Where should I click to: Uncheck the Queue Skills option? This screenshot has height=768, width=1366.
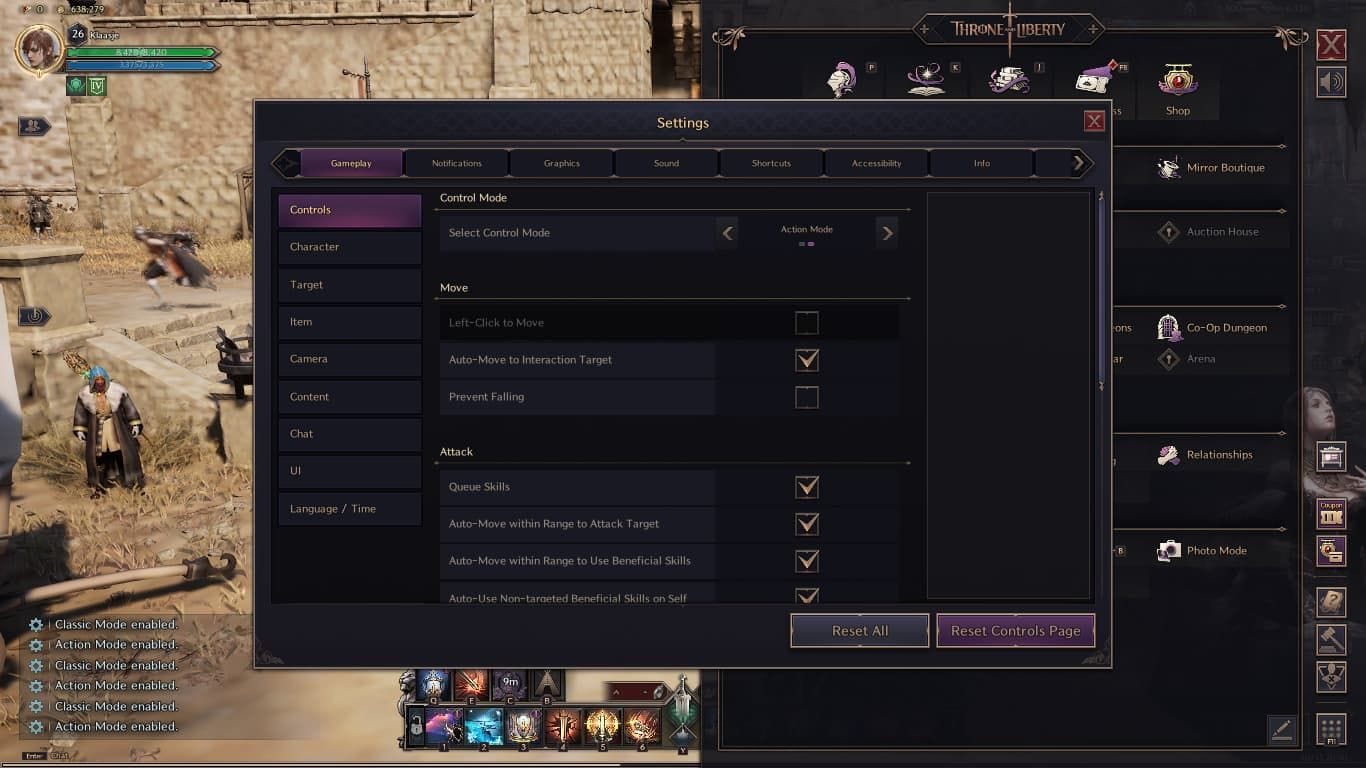[x=807, y=487]
